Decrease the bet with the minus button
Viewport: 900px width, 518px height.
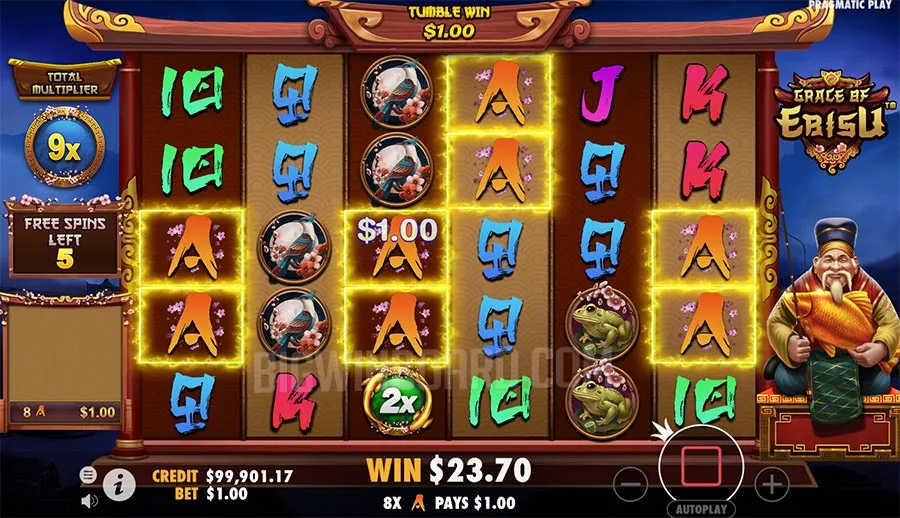click(630, 486)
